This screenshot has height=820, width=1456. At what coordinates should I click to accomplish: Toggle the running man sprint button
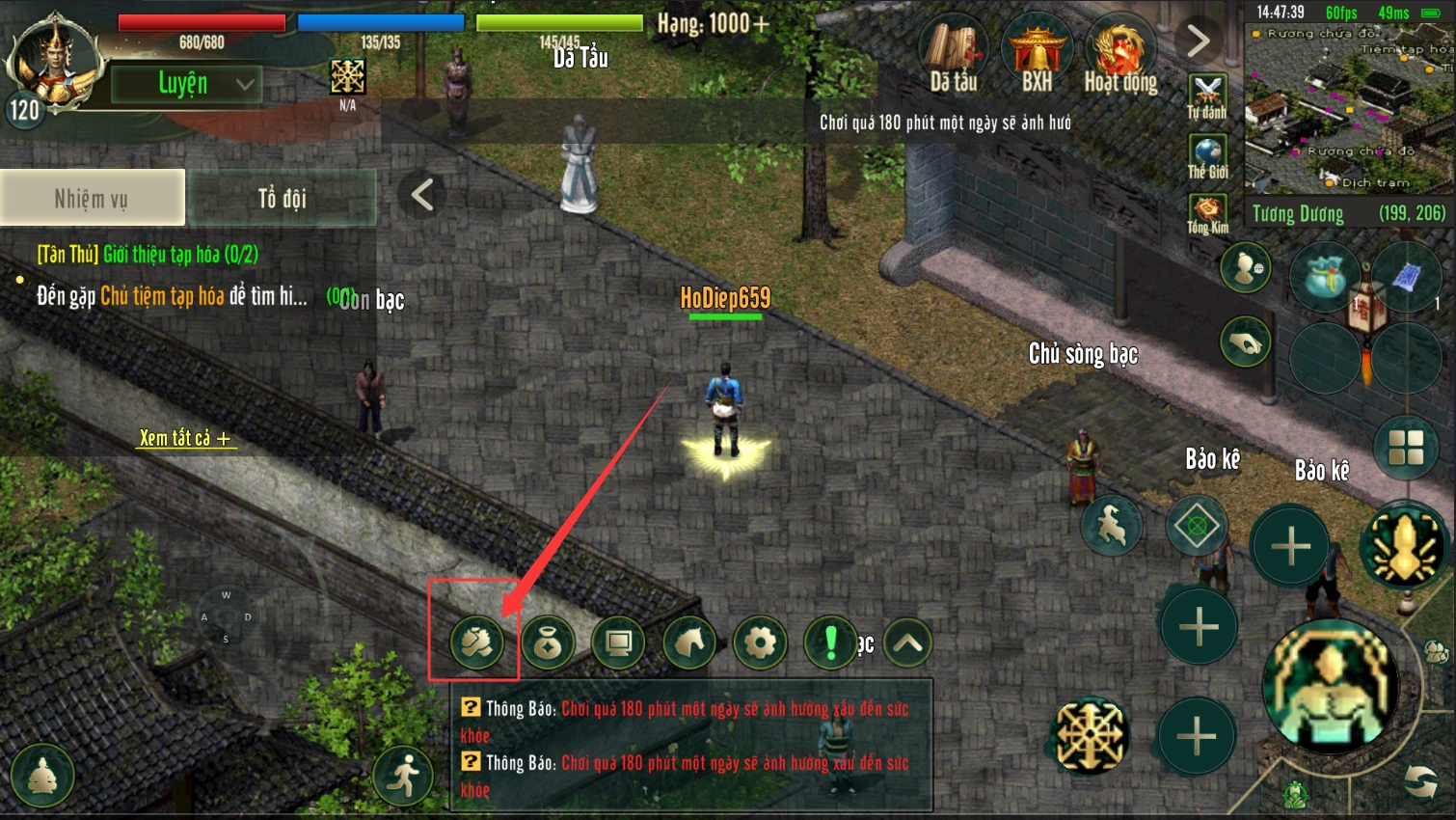click(405, 774)
